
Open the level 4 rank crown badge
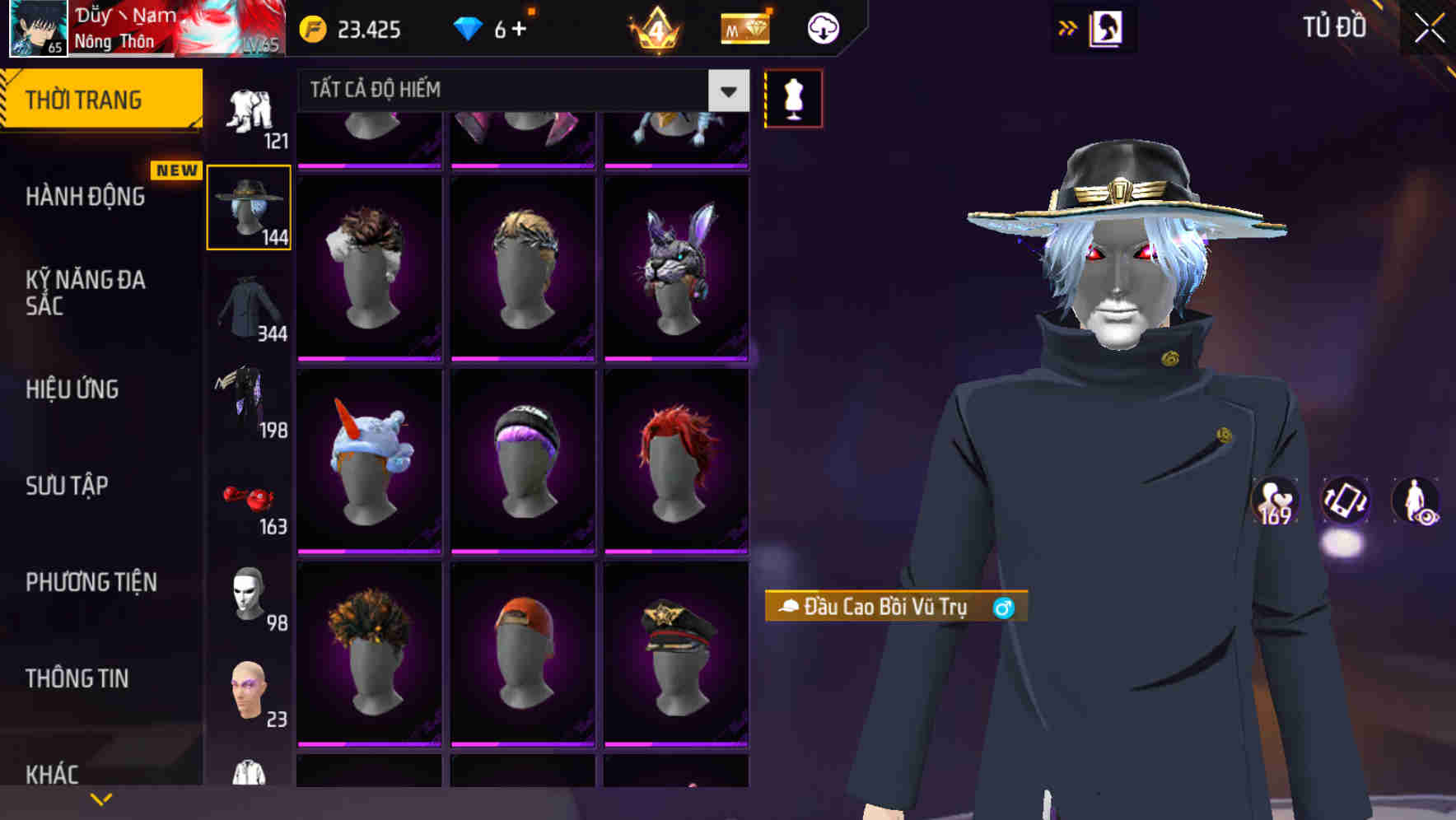pos(654,30)
